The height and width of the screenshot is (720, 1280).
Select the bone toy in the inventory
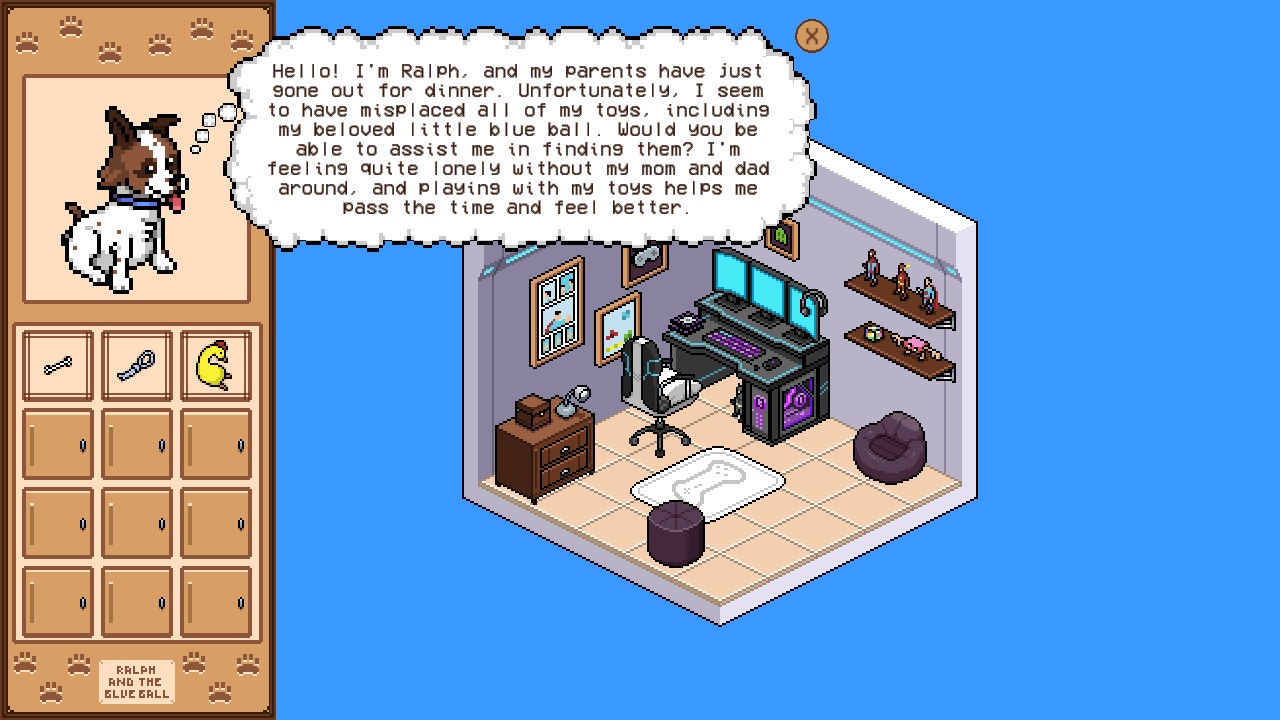[57, 362]
